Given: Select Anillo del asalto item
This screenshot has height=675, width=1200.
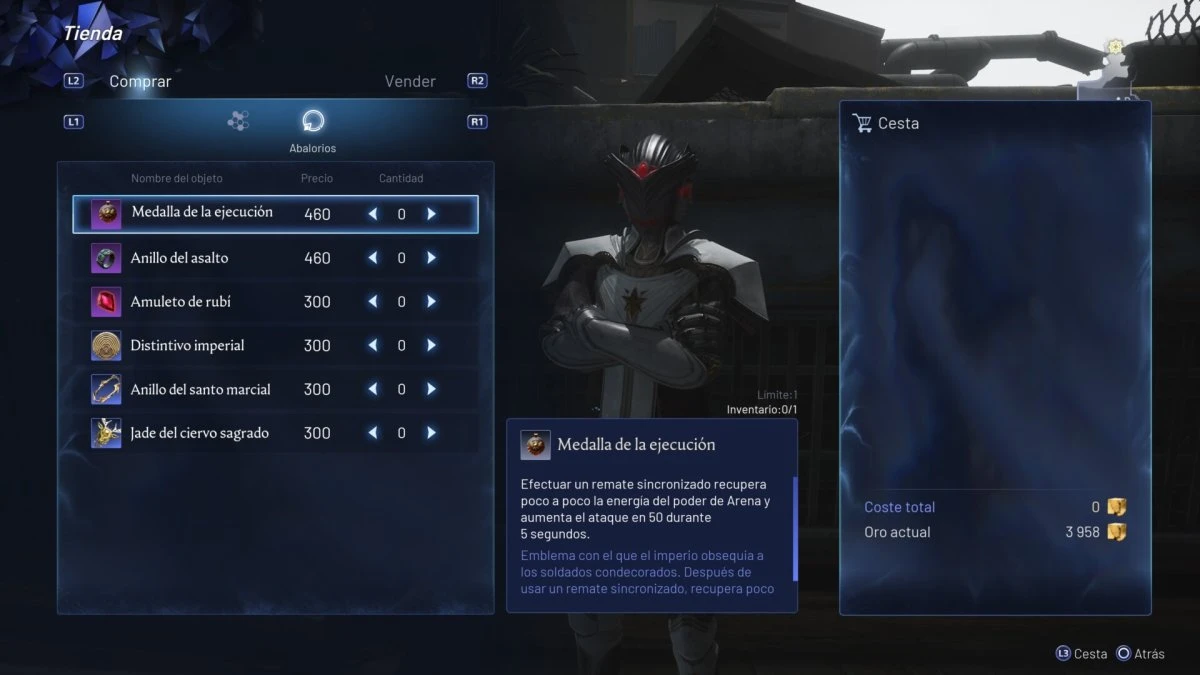Looking at the screenshot, I should tap(179, 258).
